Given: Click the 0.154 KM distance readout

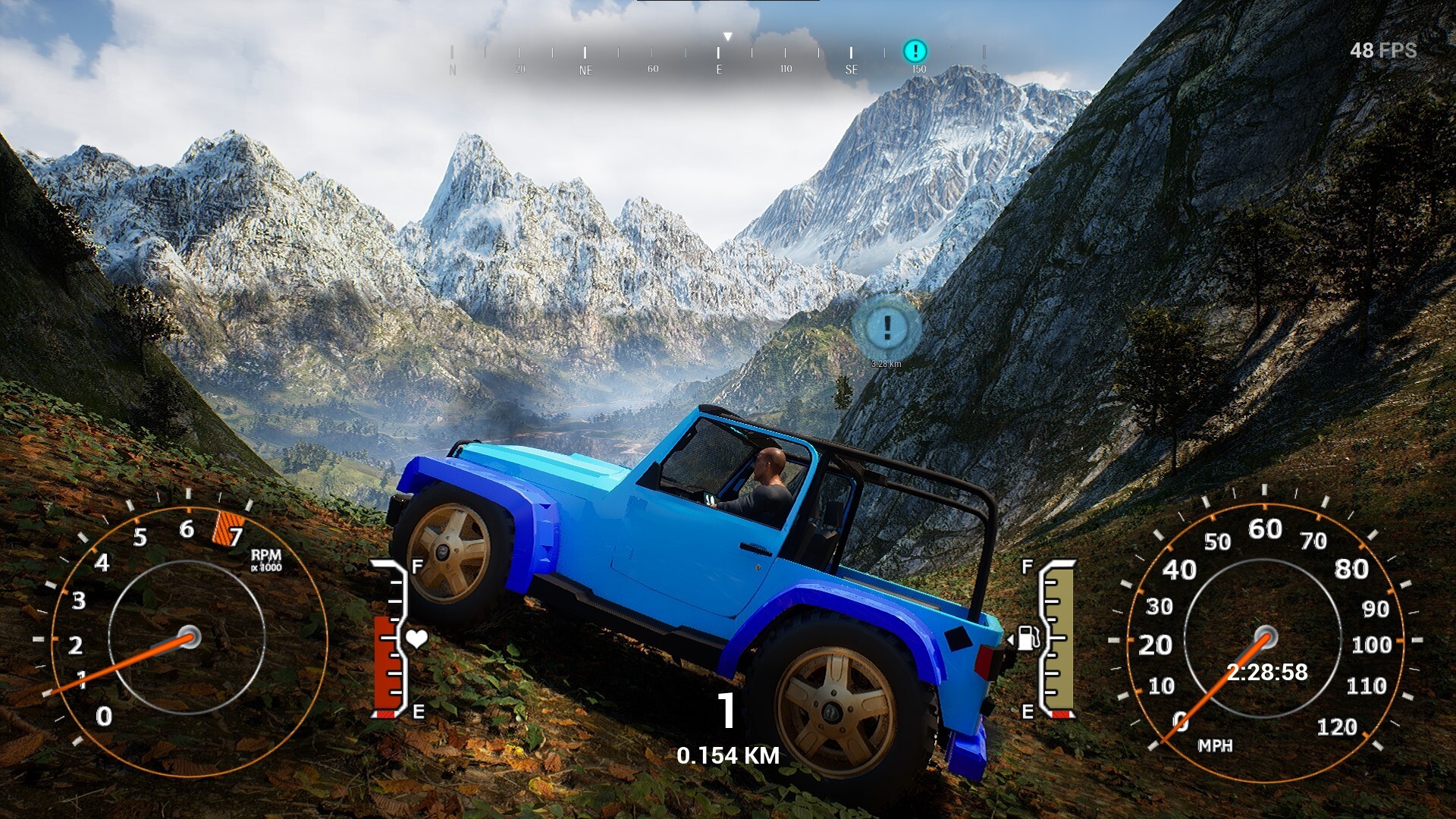Looking at the screenshot, I should coord(729,755).
